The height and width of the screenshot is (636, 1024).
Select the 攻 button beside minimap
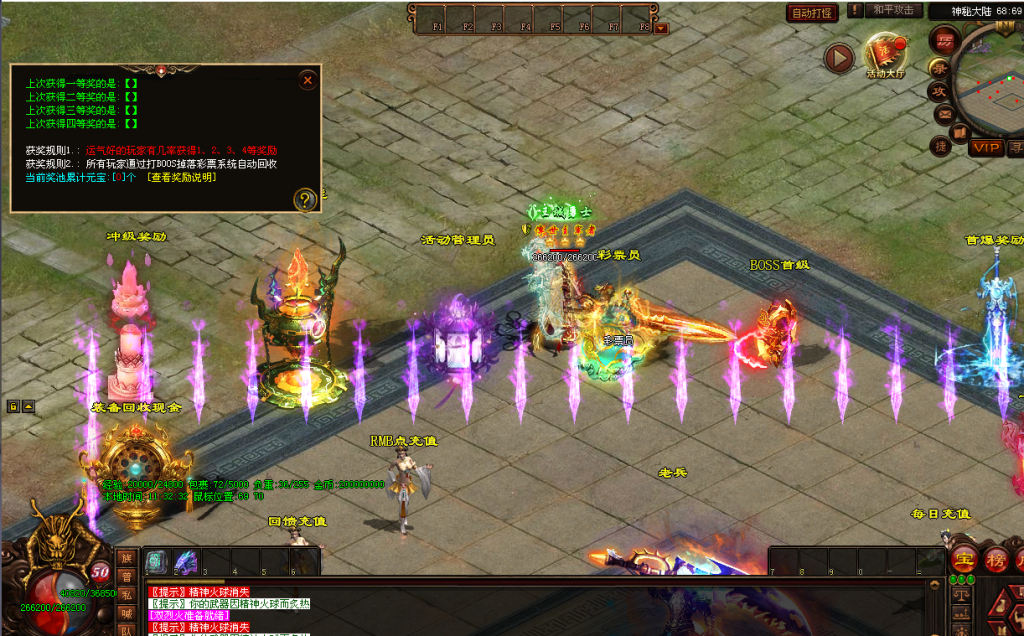pyautogui.click(x=939, y=91)
